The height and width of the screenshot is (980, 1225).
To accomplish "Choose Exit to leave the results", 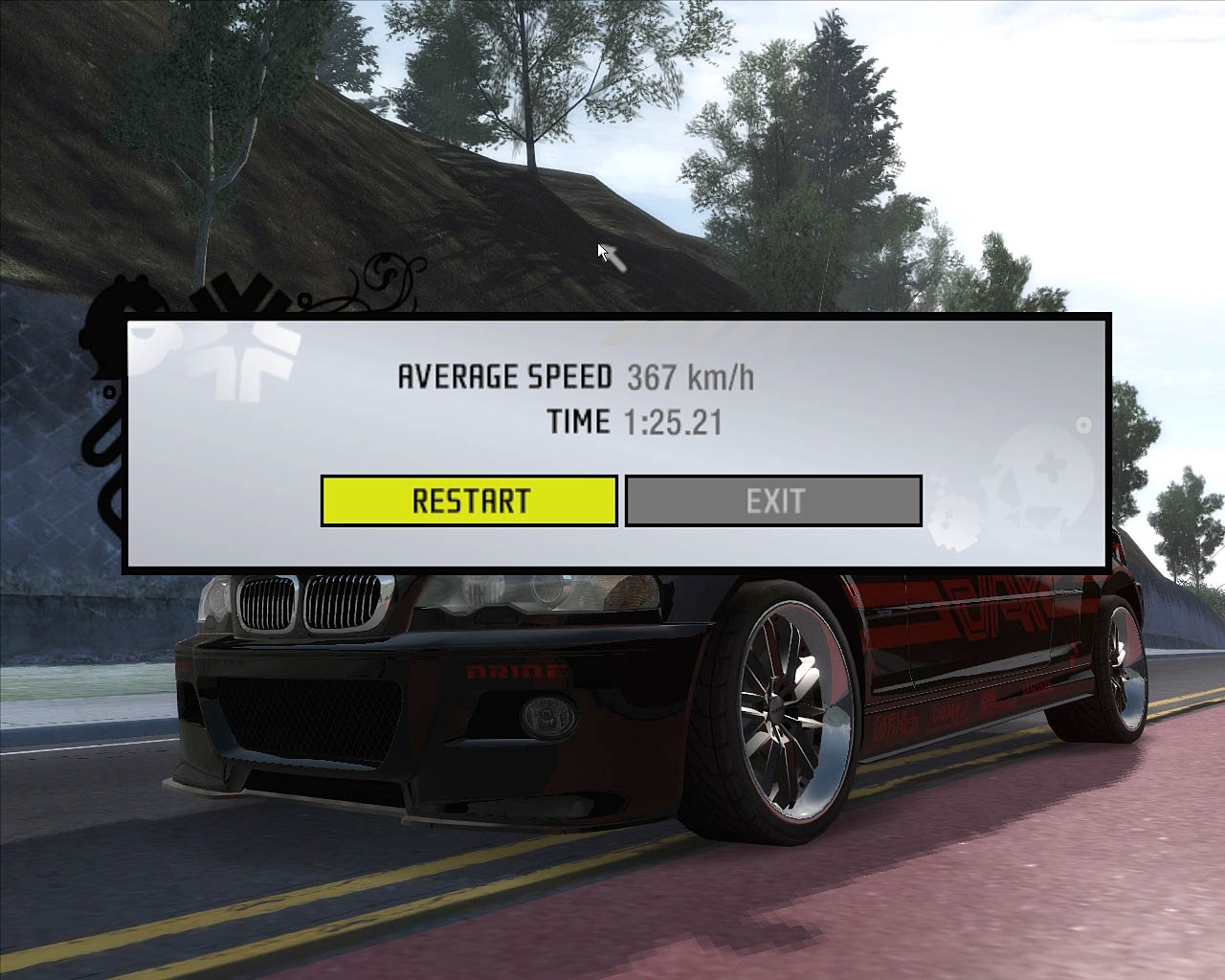I will 773,501.
